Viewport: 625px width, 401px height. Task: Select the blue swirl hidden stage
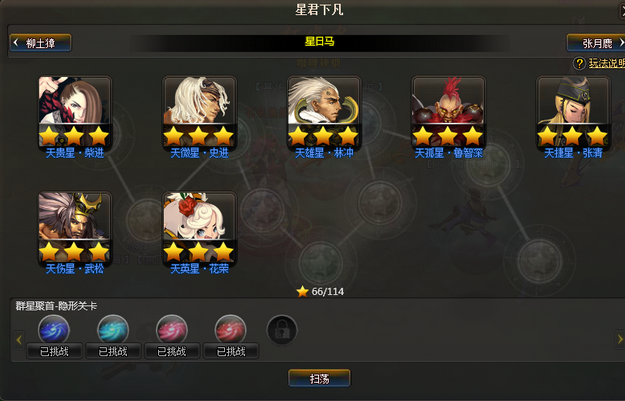[x=54, y=329]
